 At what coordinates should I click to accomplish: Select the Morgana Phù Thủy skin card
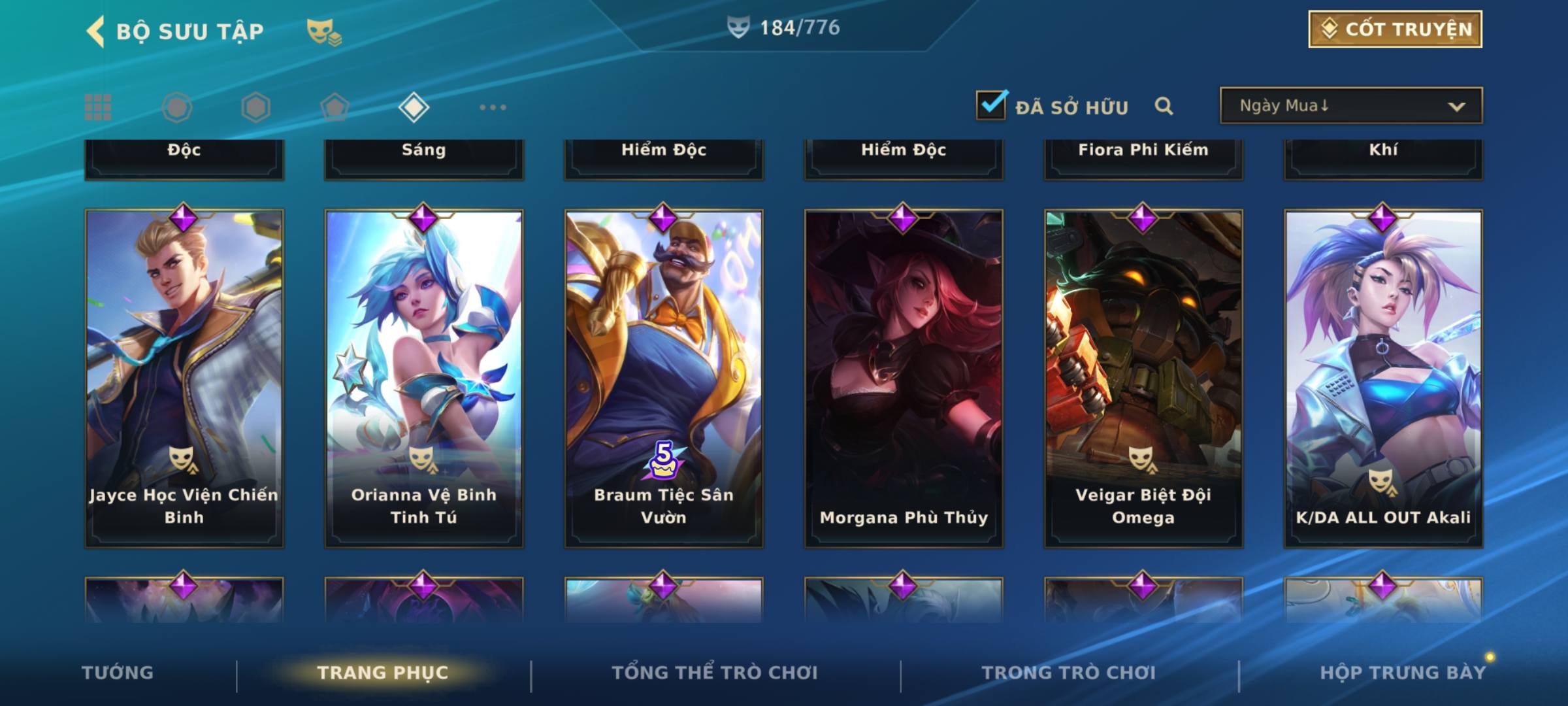(x=904, y=378)
